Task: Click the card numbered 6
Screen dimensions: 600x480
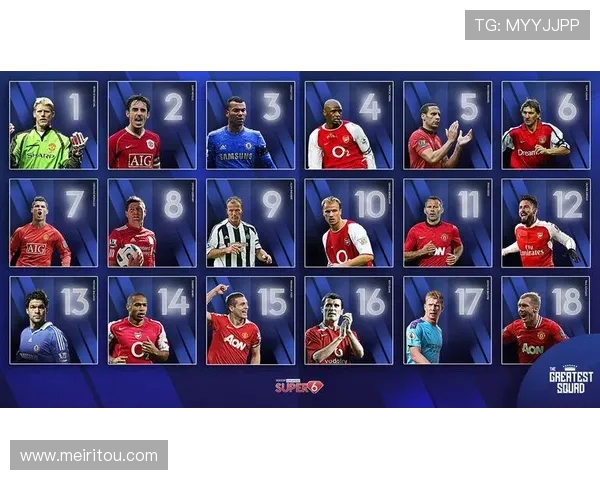Action: click(545, 125)
